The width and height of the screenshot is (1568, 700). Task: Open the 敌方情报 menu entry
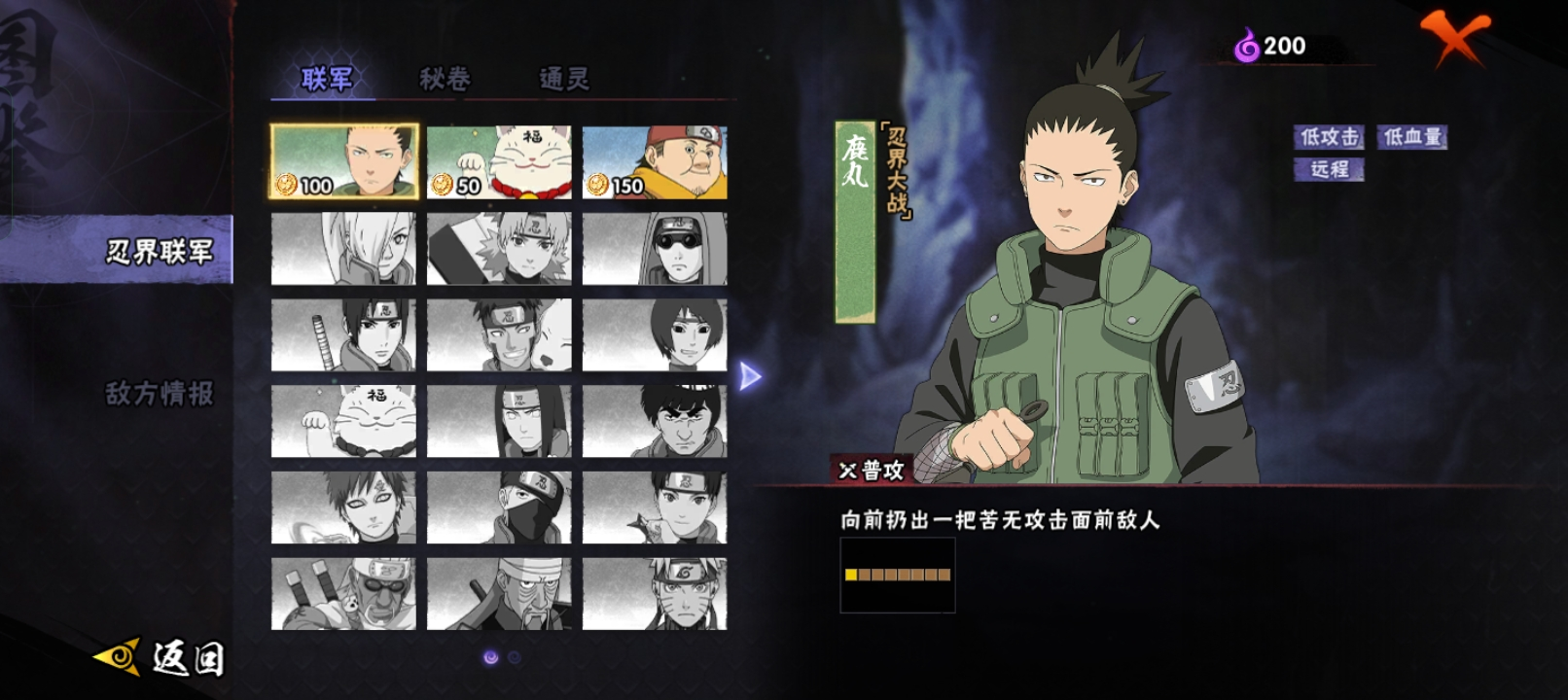pos(159,393)
